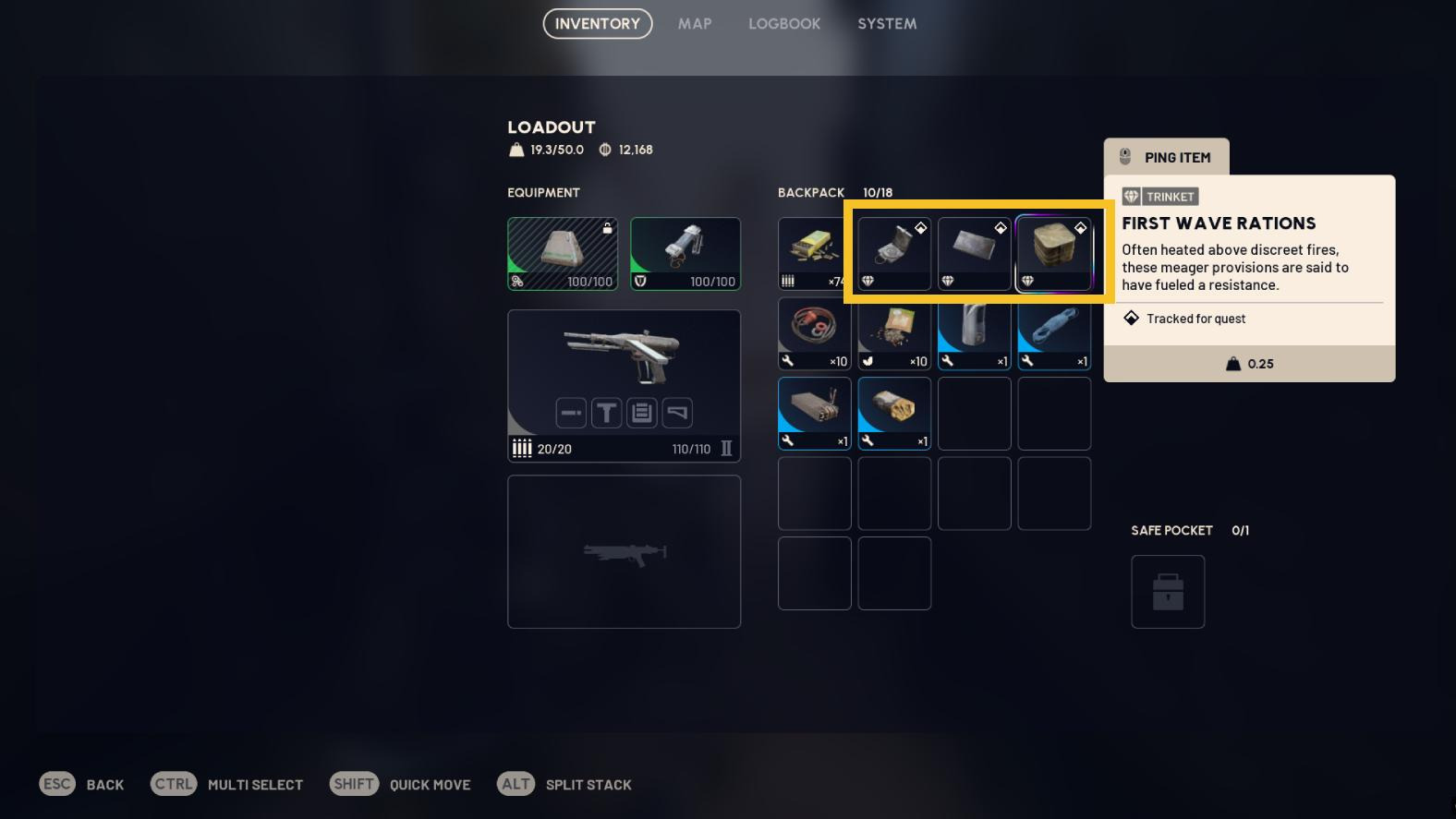
Task: Select the silver canister item
Action: pyautogui.click(x=974, y=333)
